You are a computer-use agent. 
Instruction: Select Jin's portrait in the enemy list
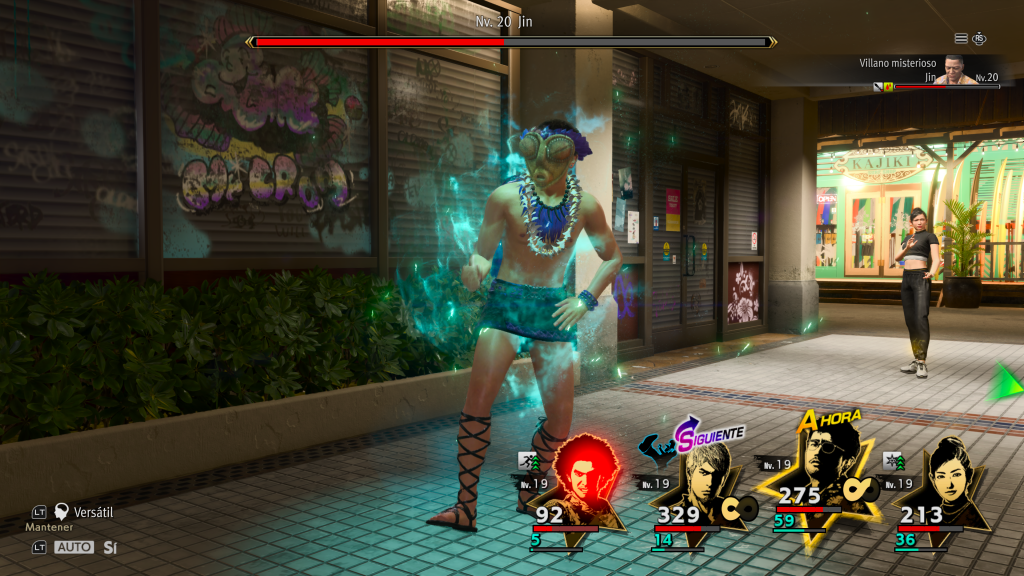coord(955,74)
